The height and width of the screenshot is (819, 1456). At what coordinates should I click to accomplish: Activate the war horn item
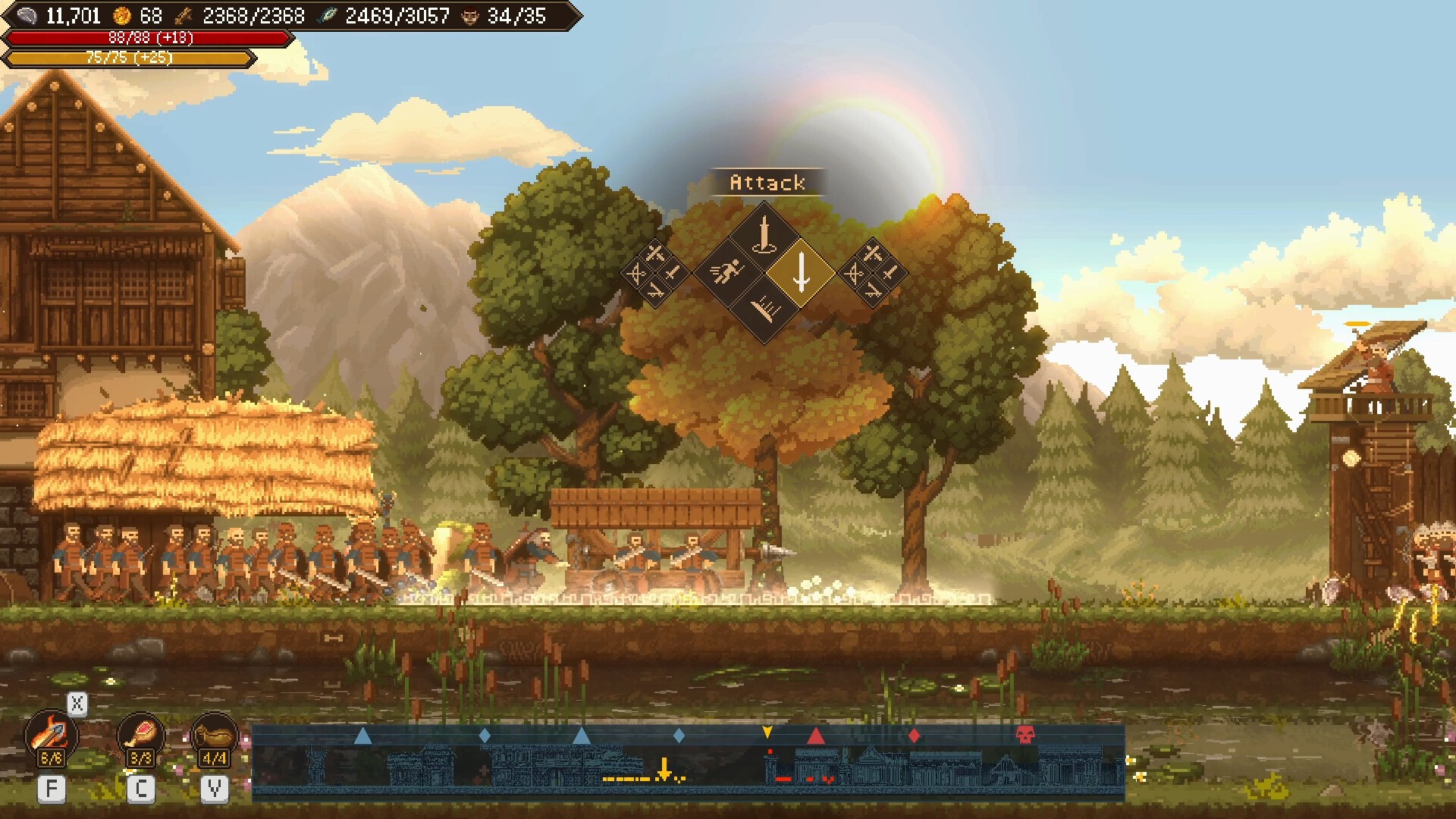coord(214,737)
